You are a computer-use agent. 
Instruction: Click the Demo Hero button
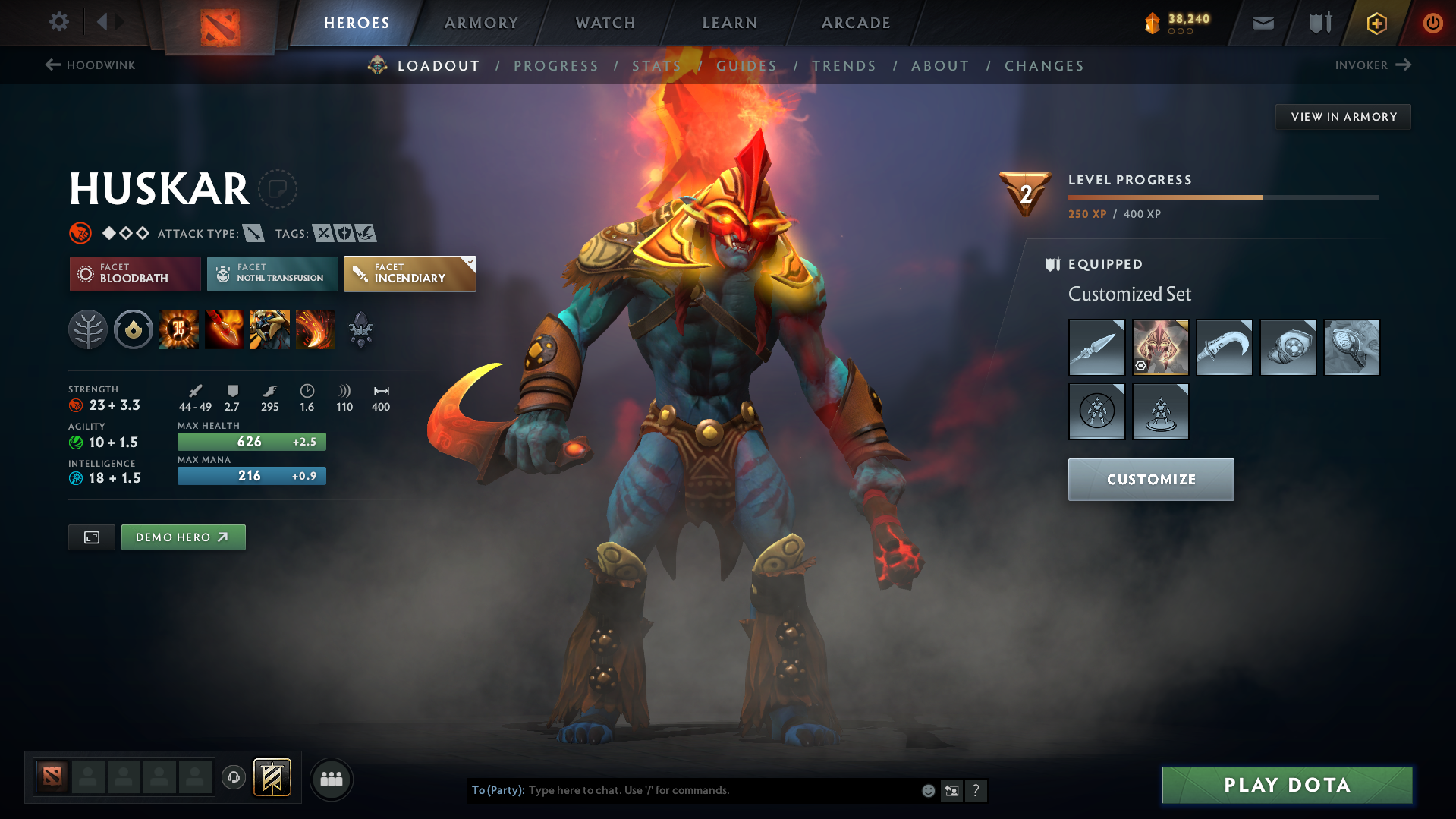pos(183,537)
